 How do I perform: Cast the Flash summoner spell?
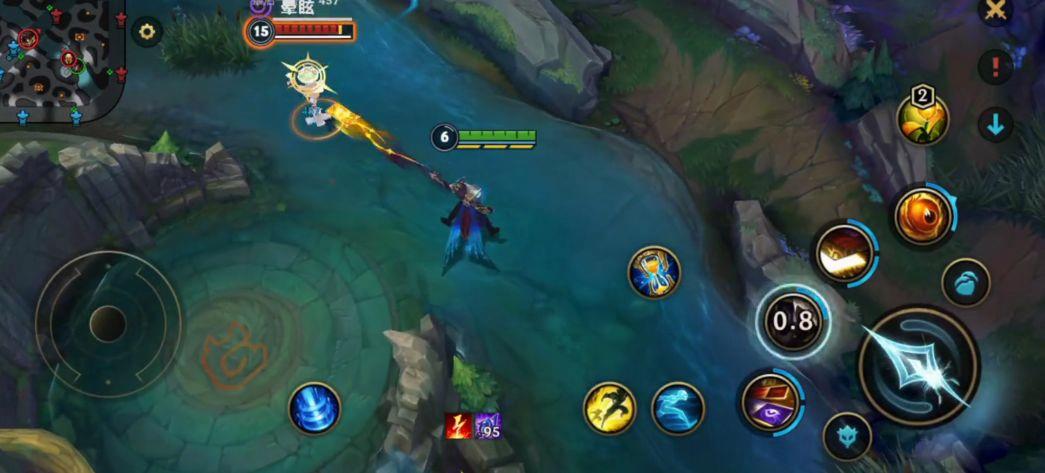[x=609, y=408]
